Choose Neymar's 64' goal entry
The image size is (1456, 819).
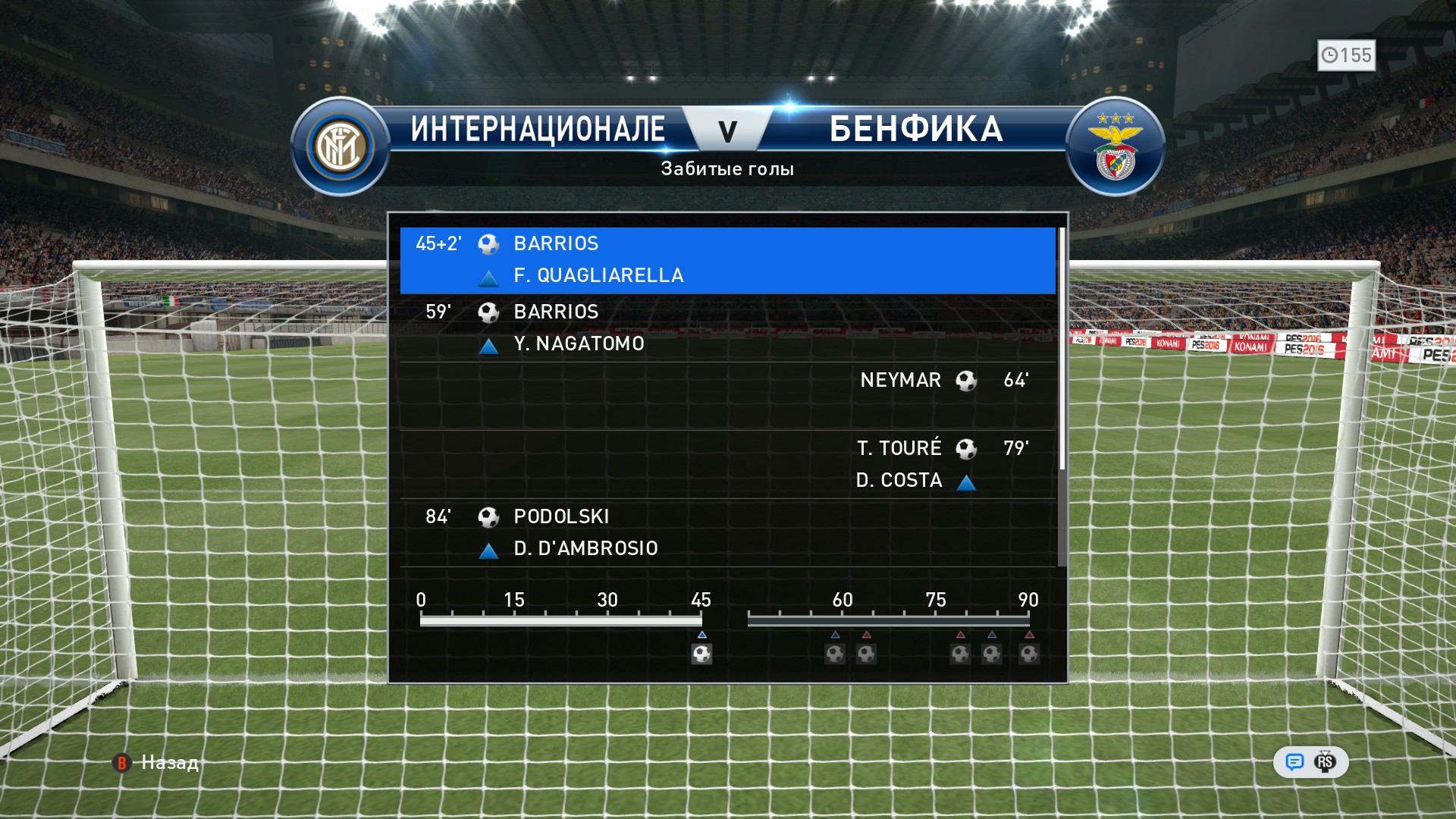[726, 396]
